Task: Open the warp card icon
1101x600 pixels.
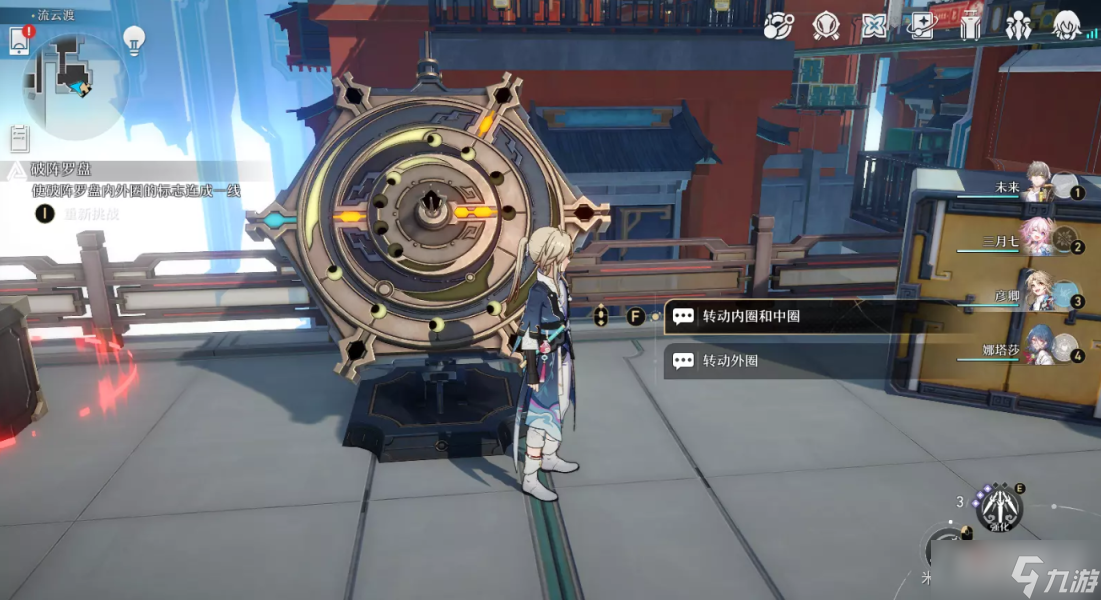Action: click(x=921, y=25)
